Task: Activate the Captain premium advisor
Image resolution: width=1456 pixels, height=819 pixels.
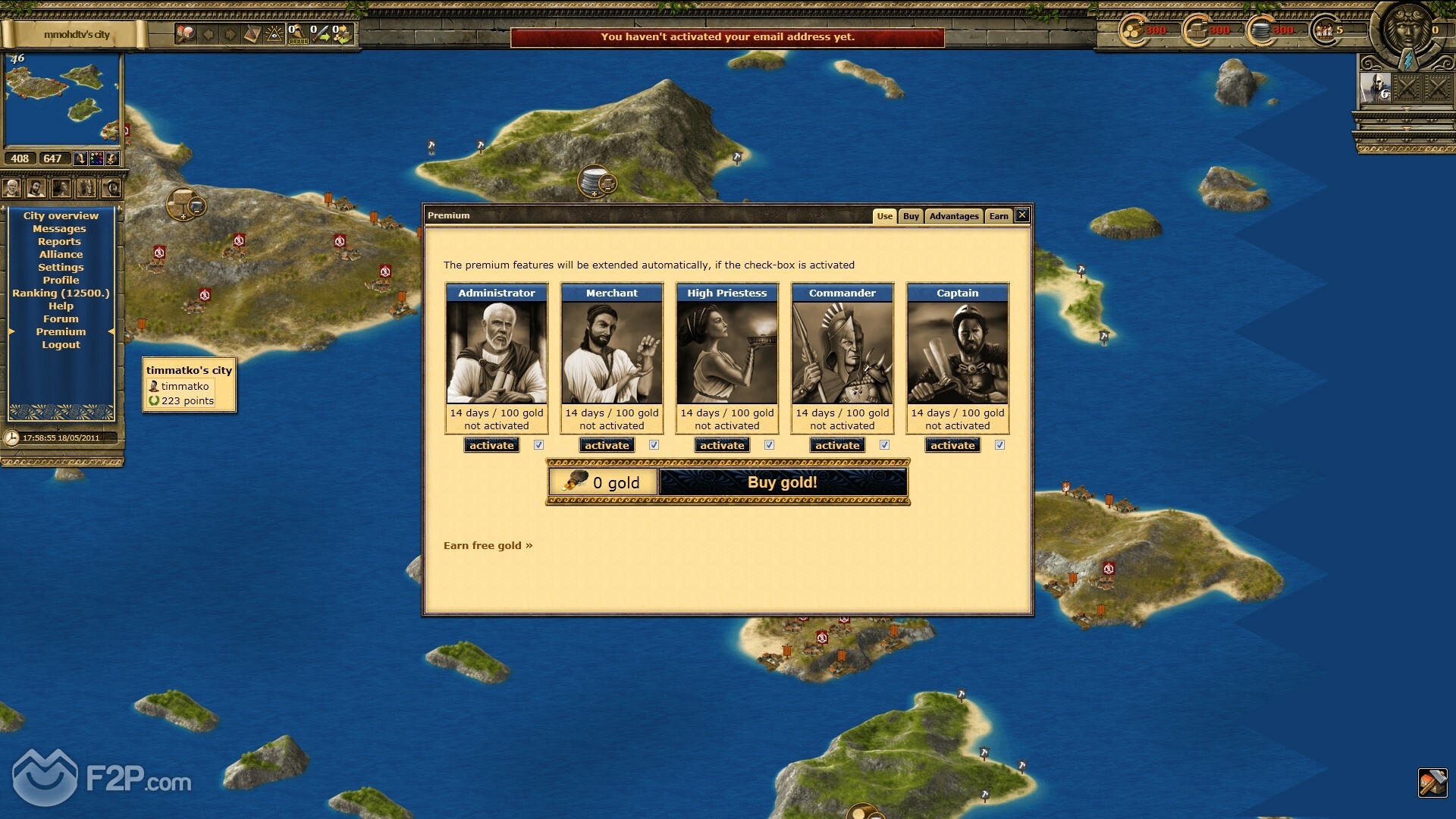Action: (952, 446)
